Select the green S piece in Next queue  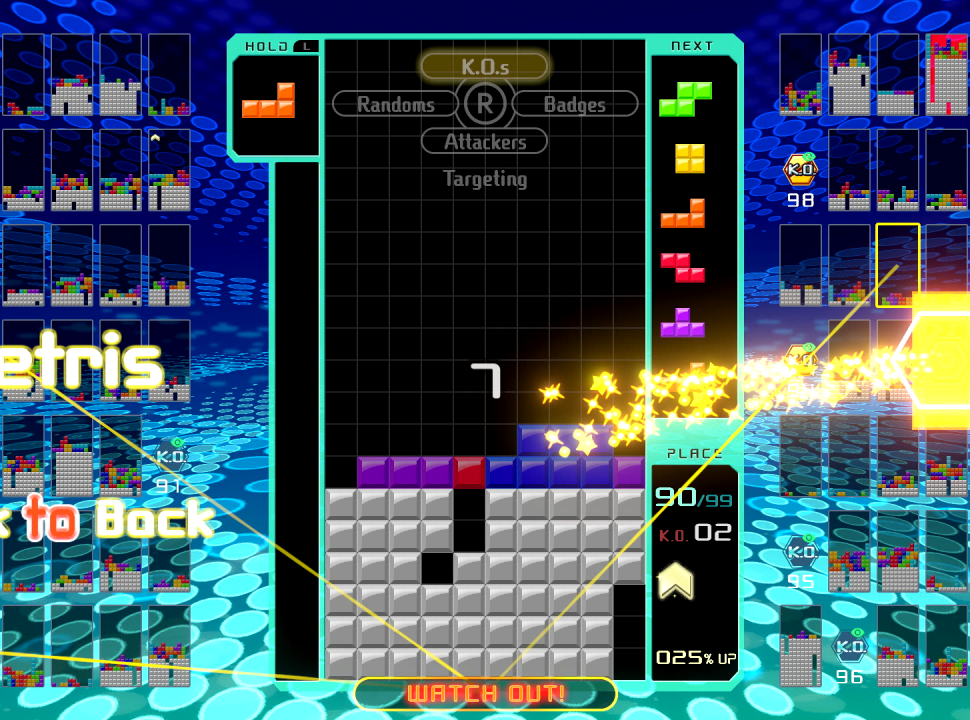(x=685, y=99)
